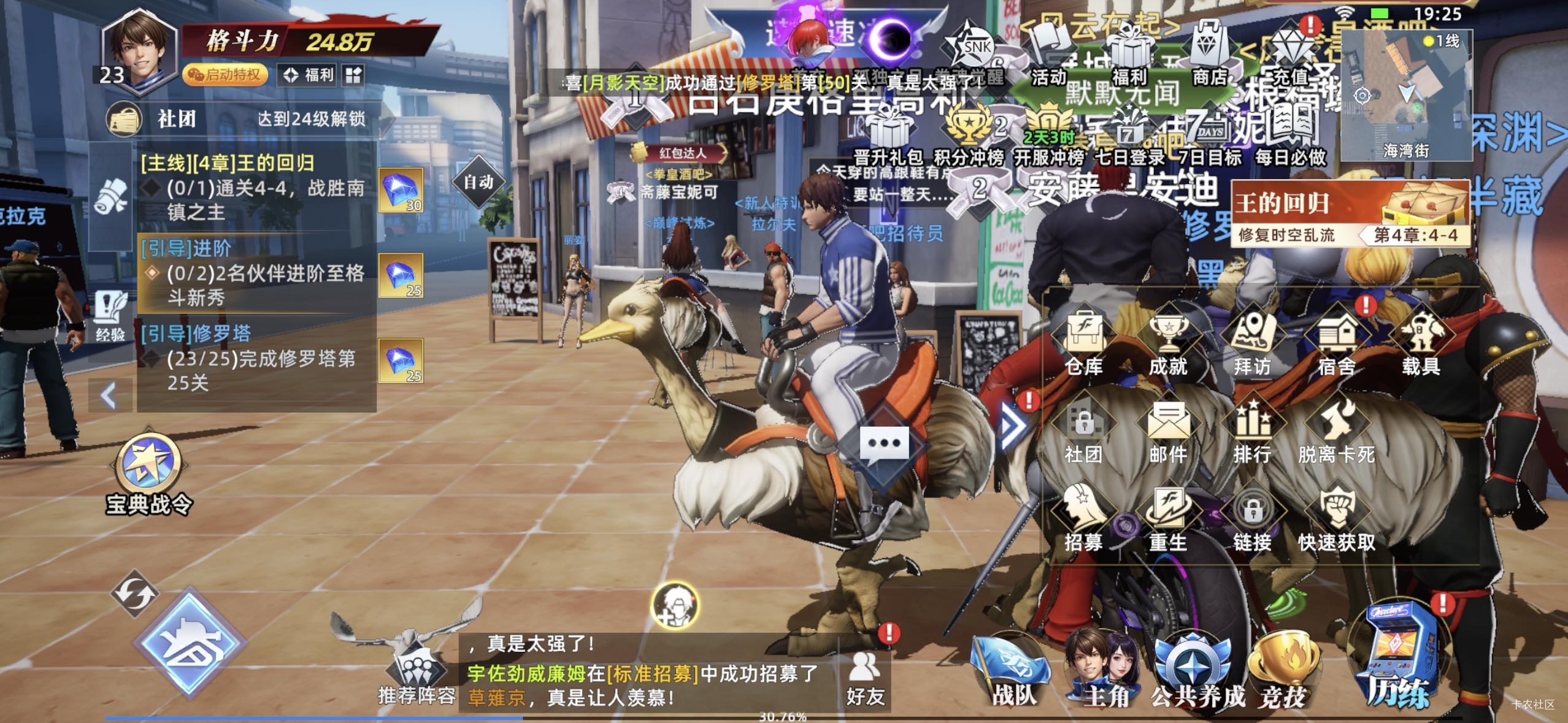Open the 好友 friends list
Image resolution: width=1568 pixels, height=723 pixels.
[865, 678]
